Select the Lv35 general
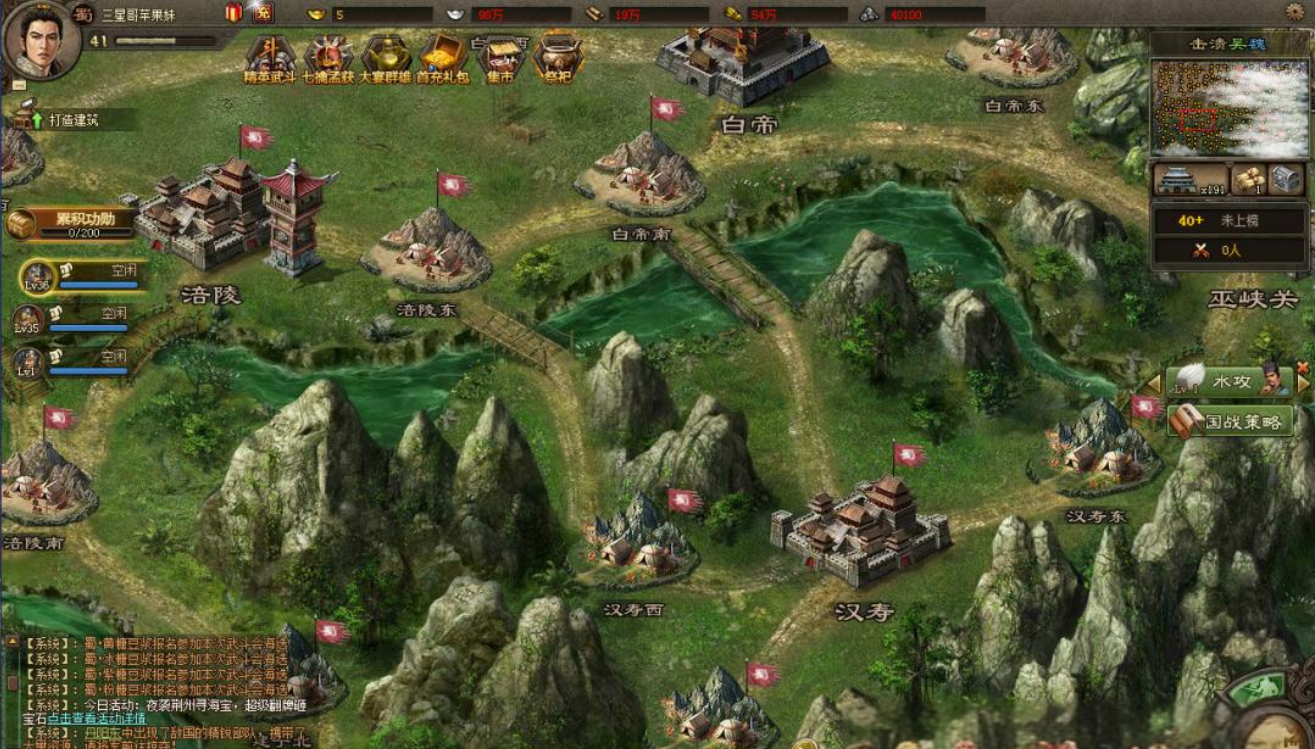The width and height of the screenshot is (1315, 749). (x=28, y=318)
